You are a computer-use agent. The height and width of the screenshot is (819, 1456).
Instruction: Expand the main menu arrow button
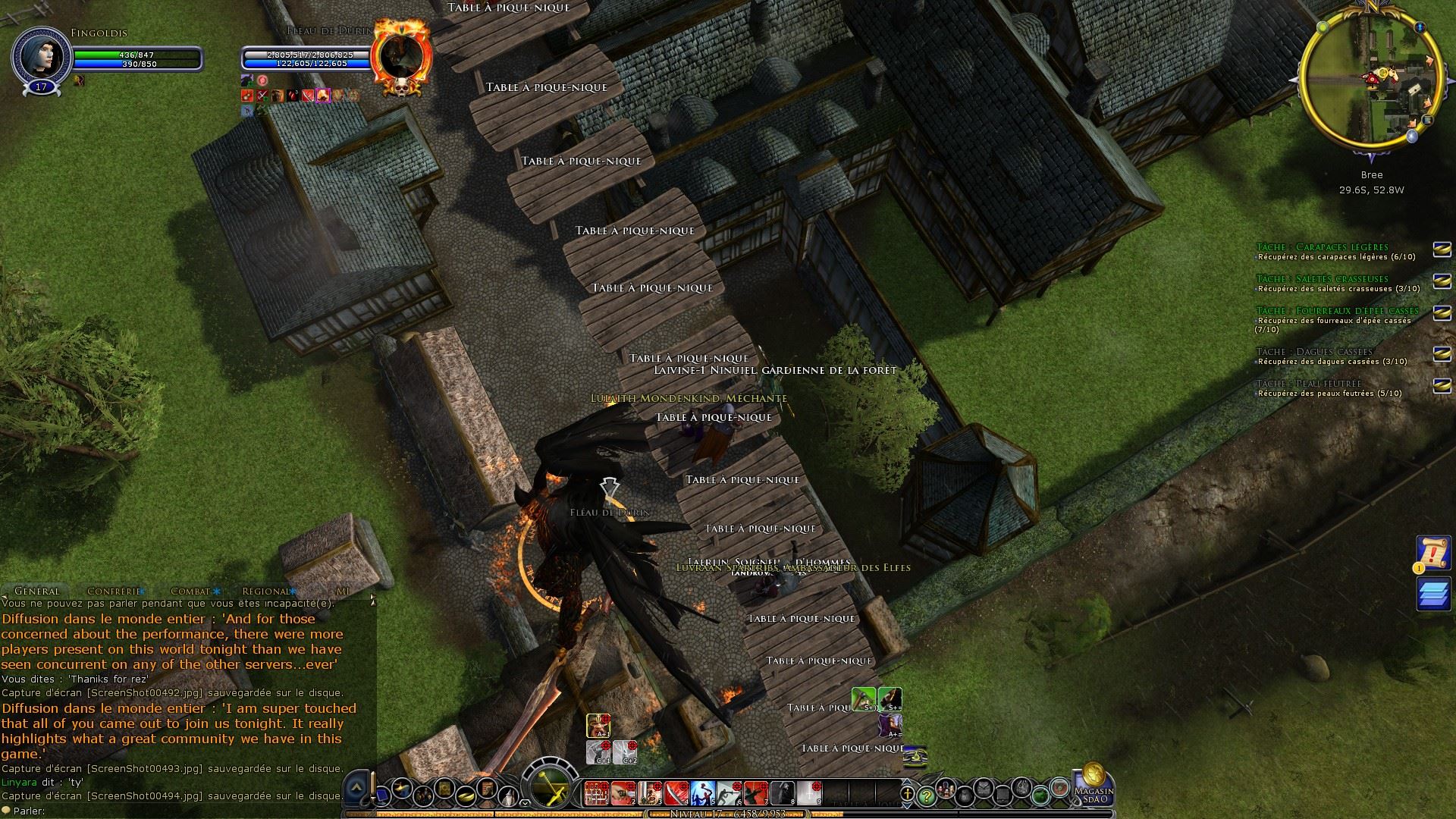[x=356, y=789]
